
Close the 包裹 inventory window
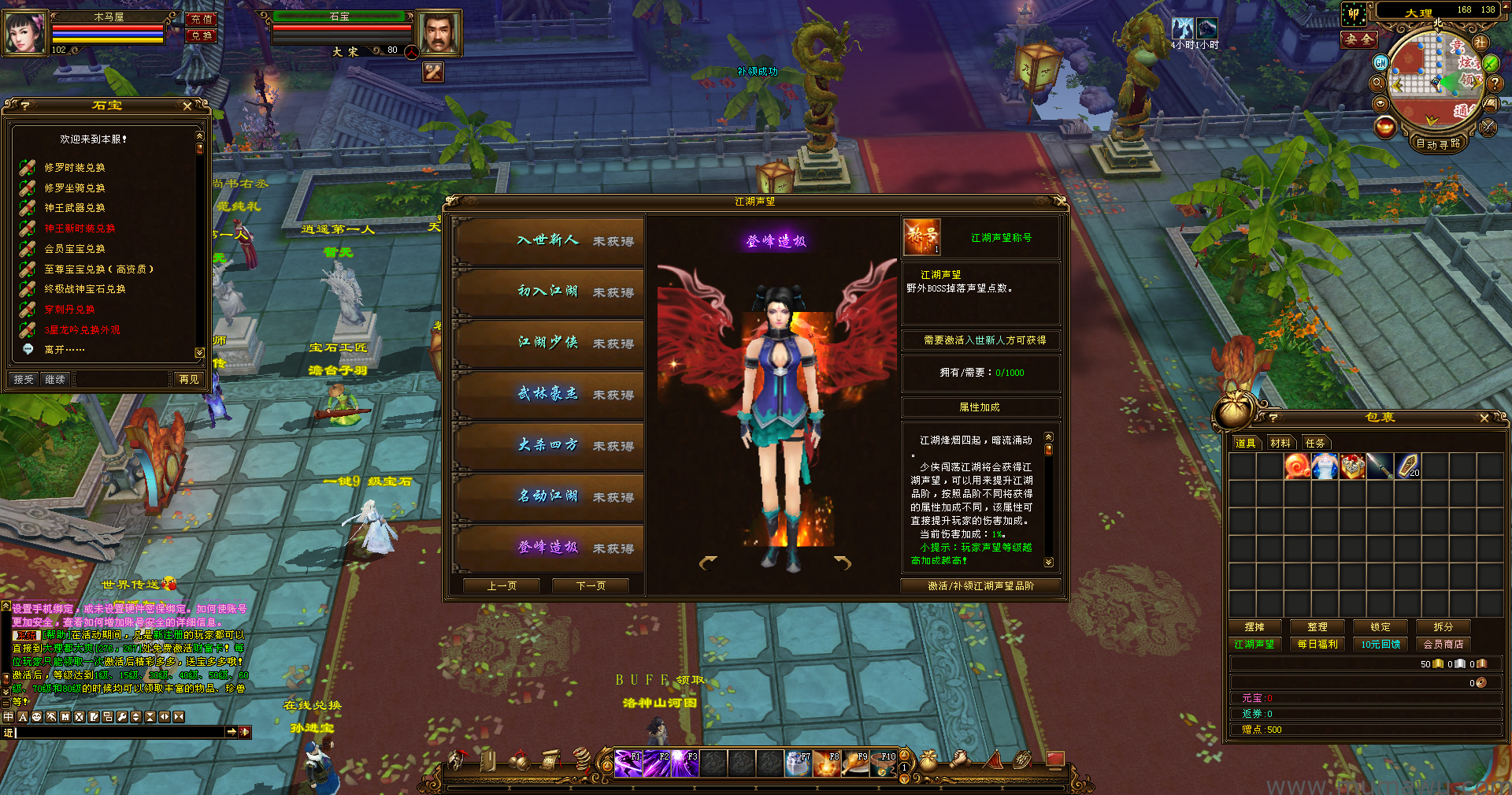pos(1484,418)
